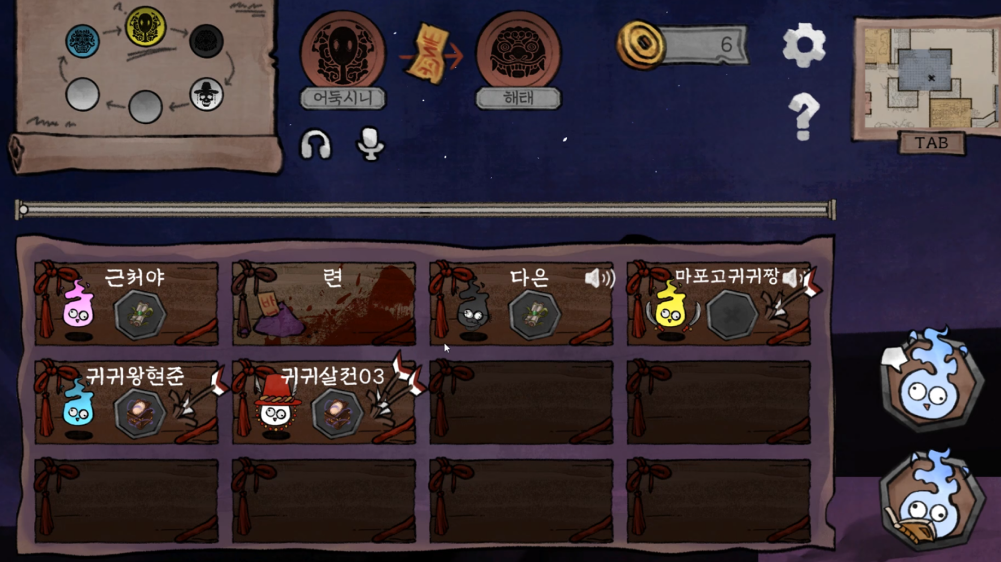This screenshot has height=562, width=1001.
Task: Select player 귀귀살컨03 row
Action: [324, 402]
